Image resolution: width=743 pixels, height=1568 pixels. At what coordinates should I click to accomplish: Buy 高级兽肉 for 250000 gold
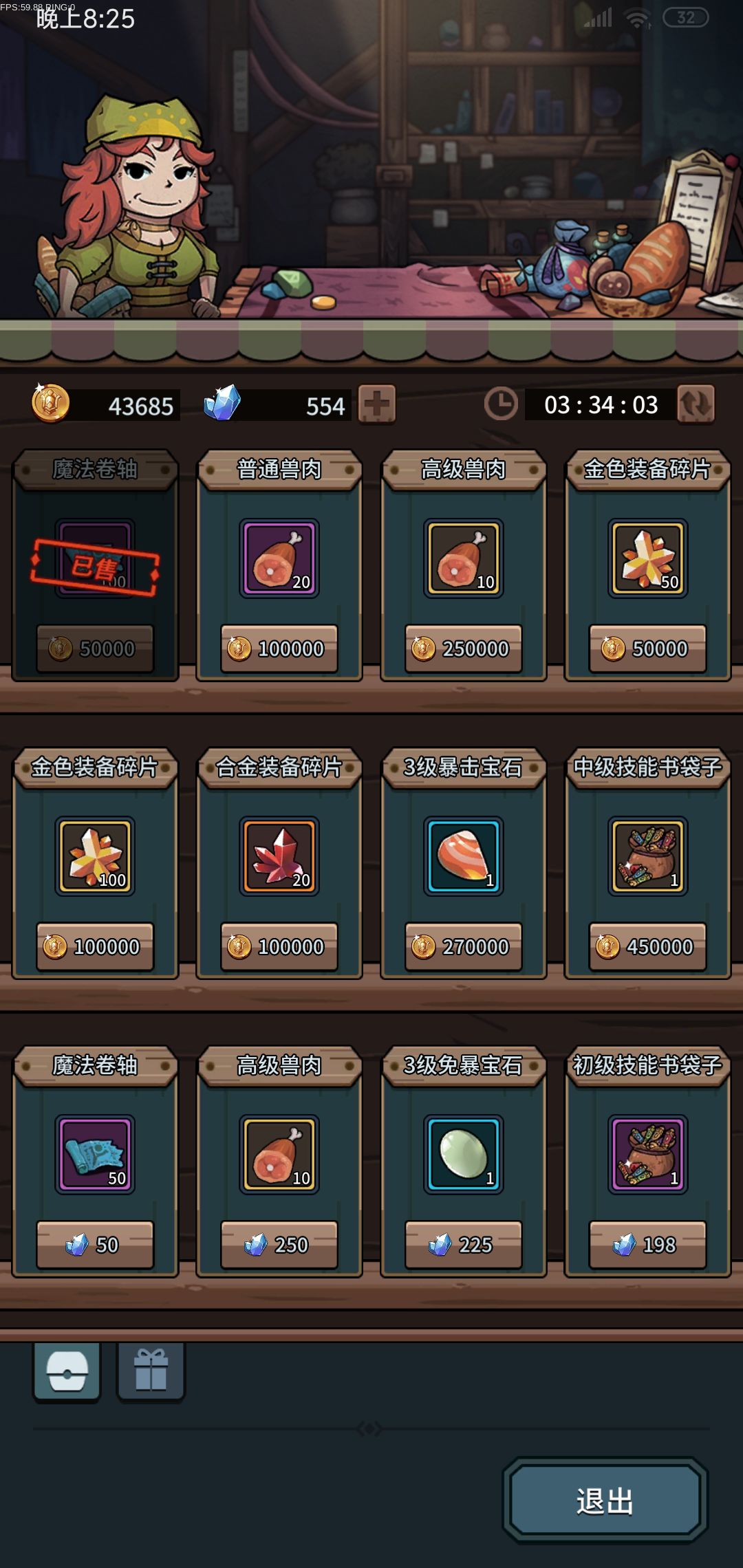464,649
